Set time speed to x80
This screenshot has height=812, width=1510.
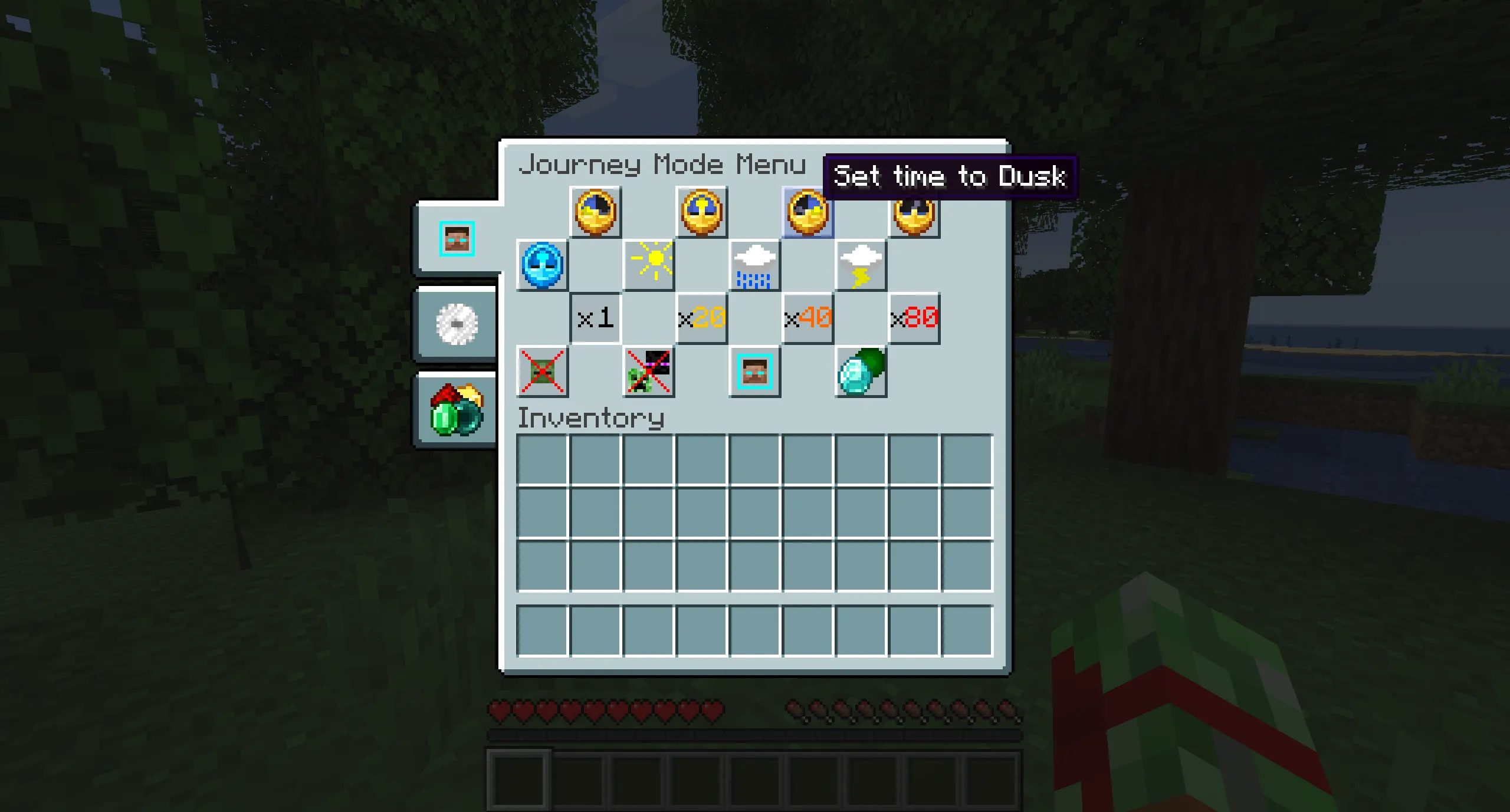pyautogui.click(x=913, y=318)
